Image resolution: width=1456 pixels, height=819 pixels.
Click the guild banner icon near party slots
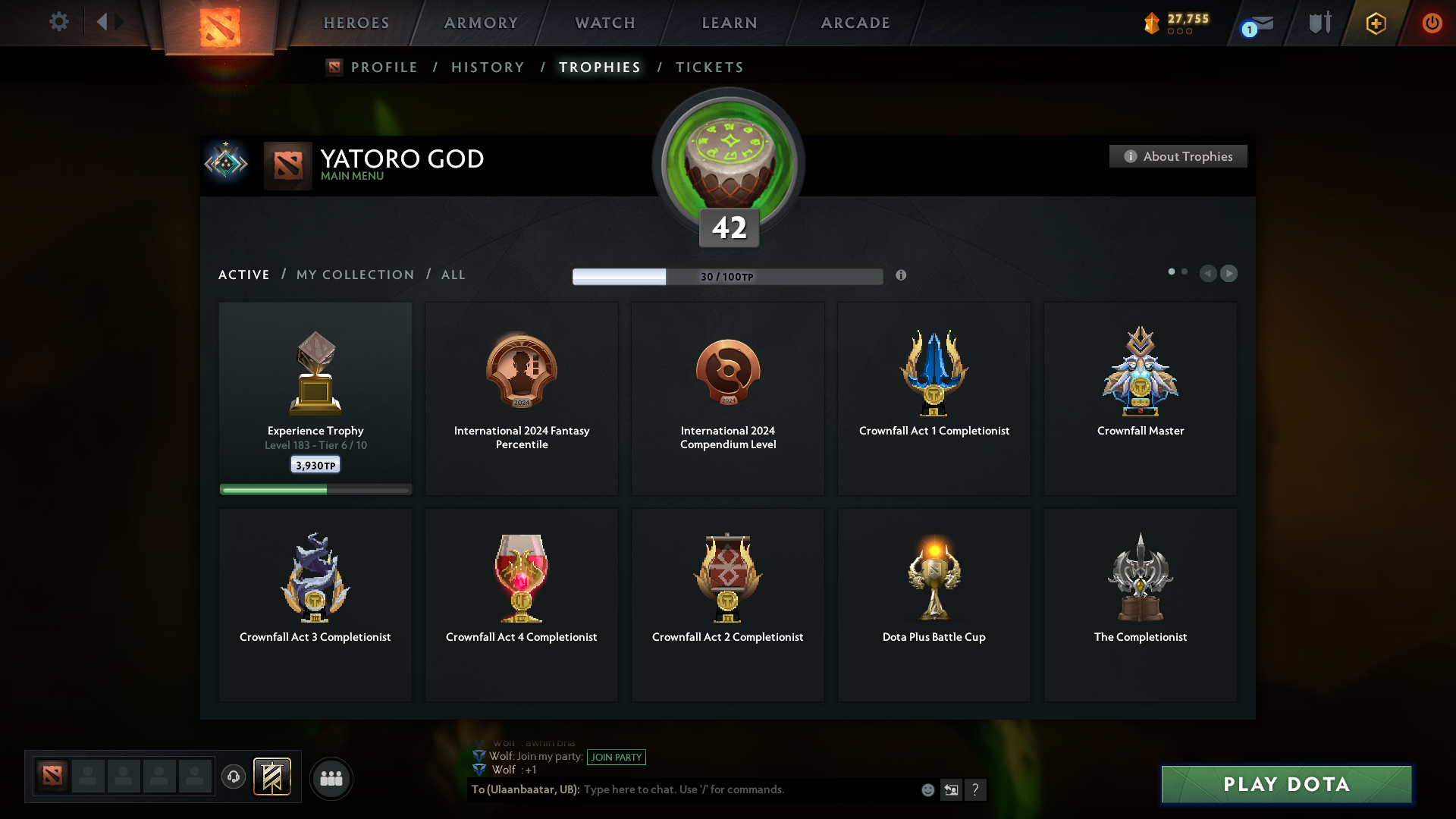pos(273,777)
